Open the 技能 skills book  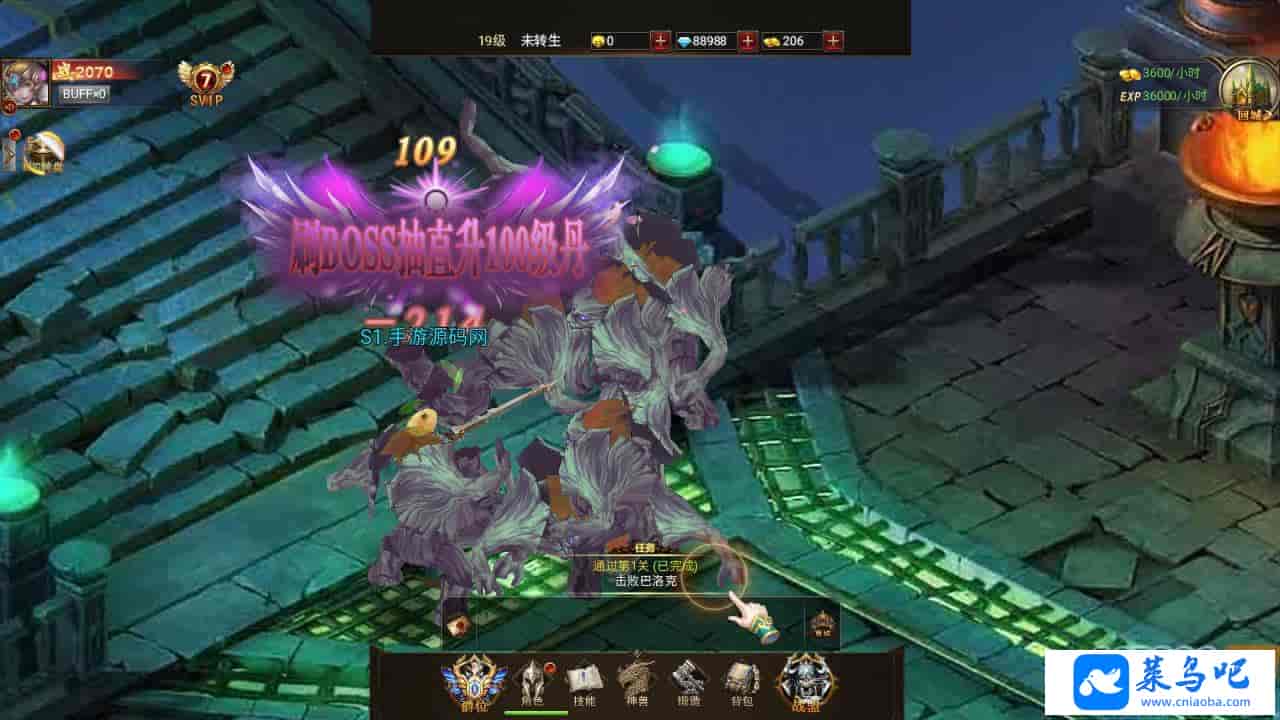point(584,682)
